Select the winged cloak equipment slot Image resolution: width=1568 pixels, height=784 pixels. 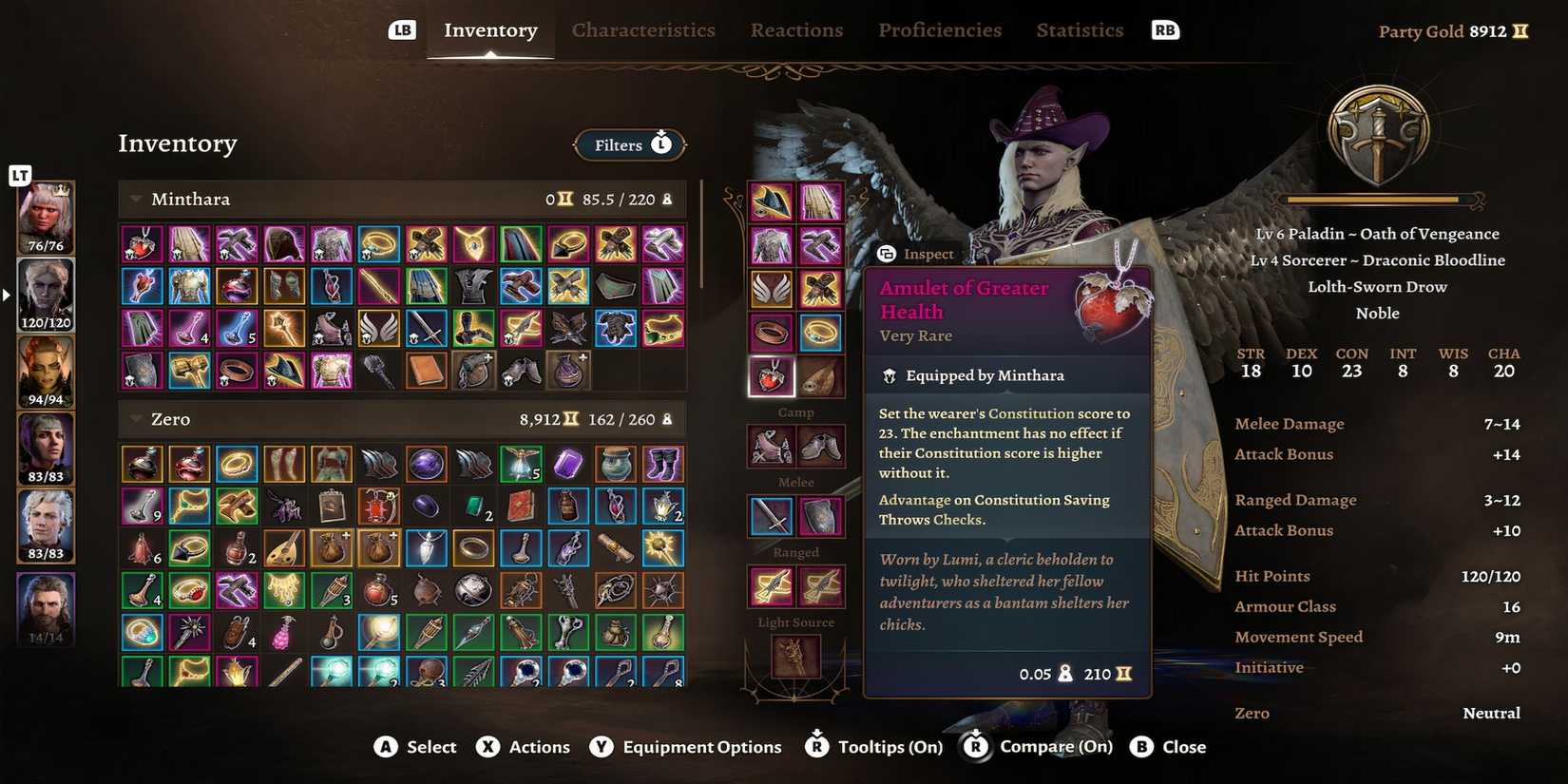click(x=770, y=288)
